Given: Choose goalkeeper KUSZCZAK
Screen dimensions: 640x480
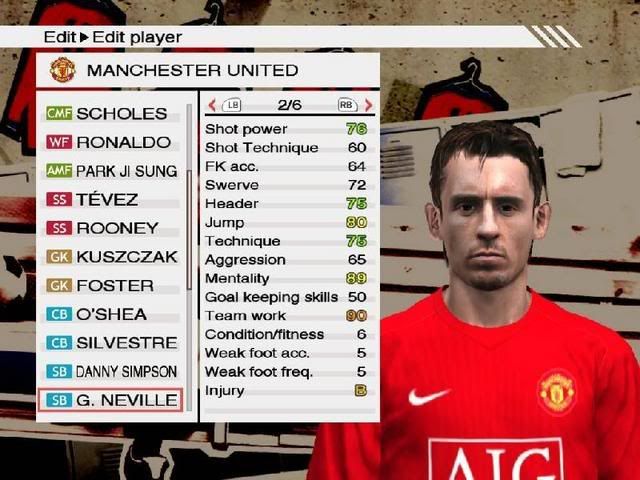Looking at the screenshot, I should tap(110, 257).
